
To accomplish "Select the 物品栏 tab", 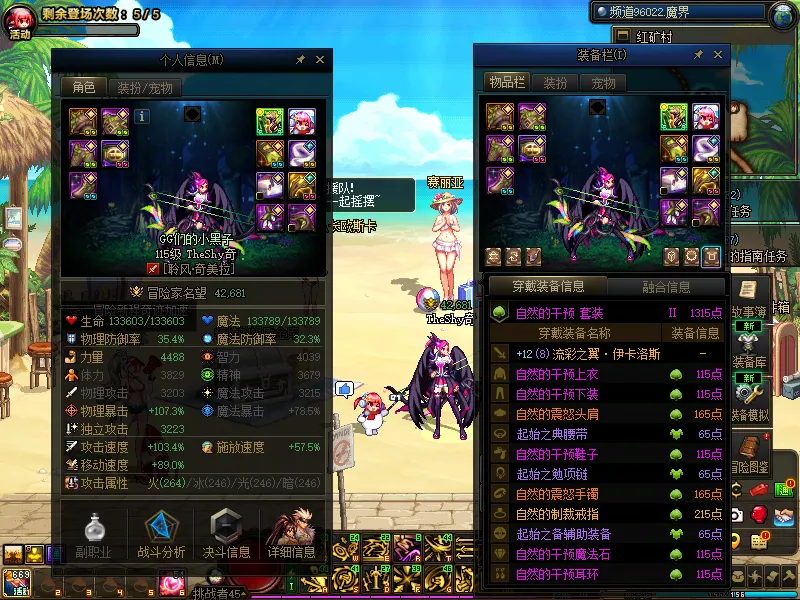I will (506, 82).
